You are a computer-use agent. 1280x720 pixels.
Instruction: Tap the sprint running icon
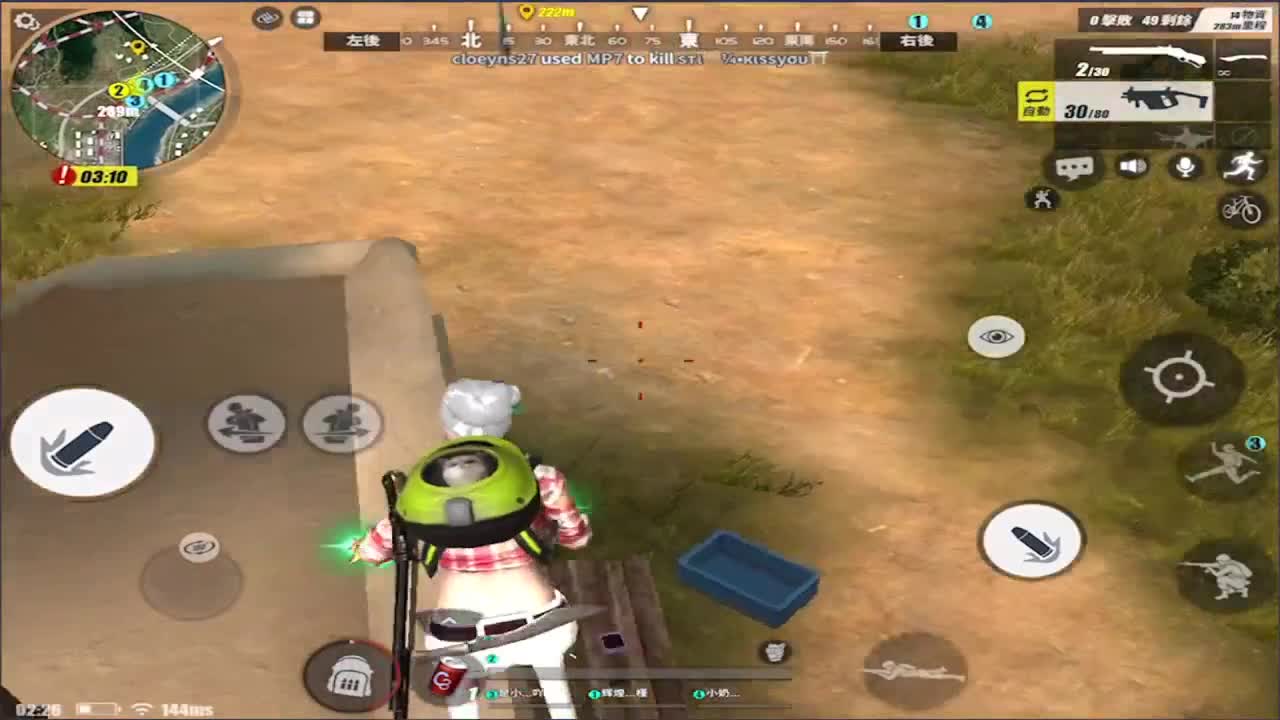click(x=1245, y=166)
